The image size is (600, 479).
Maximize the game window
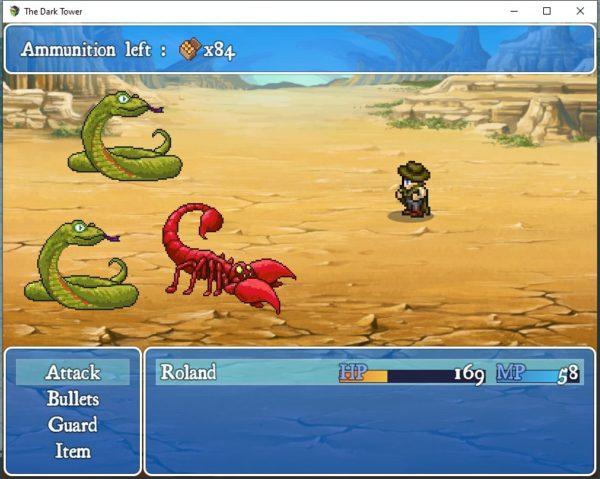[x=546, y=11]
